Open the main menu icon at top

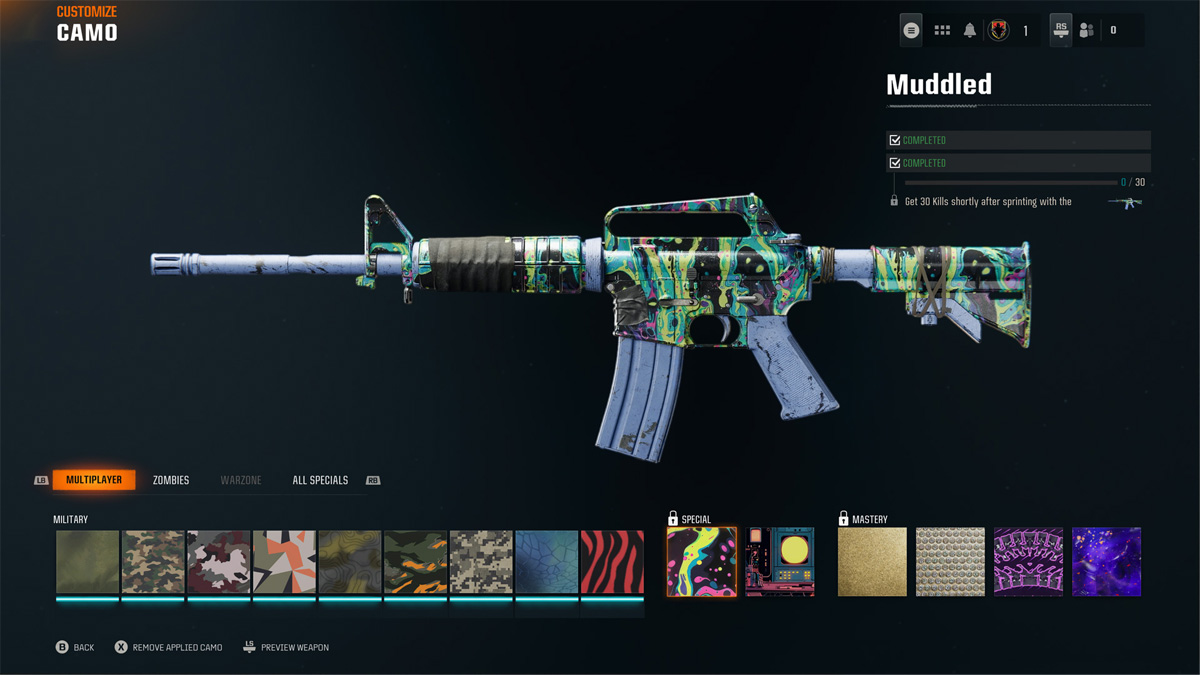[x=911, y=30]
